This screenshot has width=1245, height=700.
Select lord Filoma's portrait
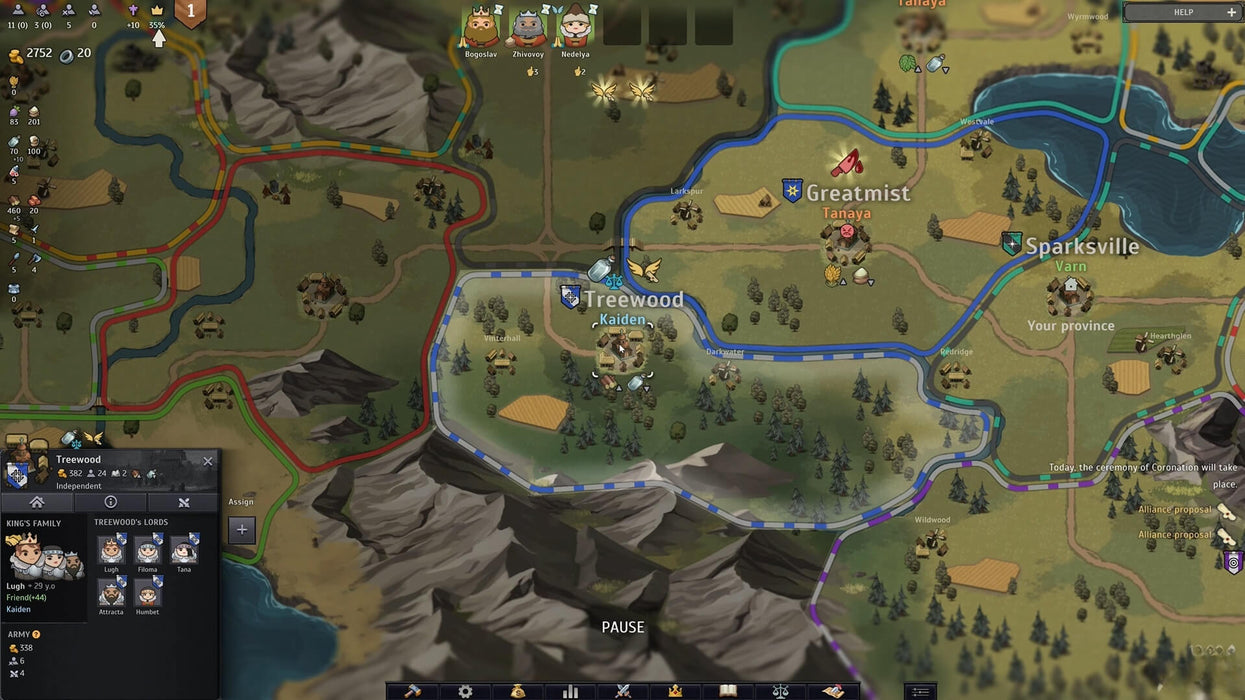coord(147,550)
